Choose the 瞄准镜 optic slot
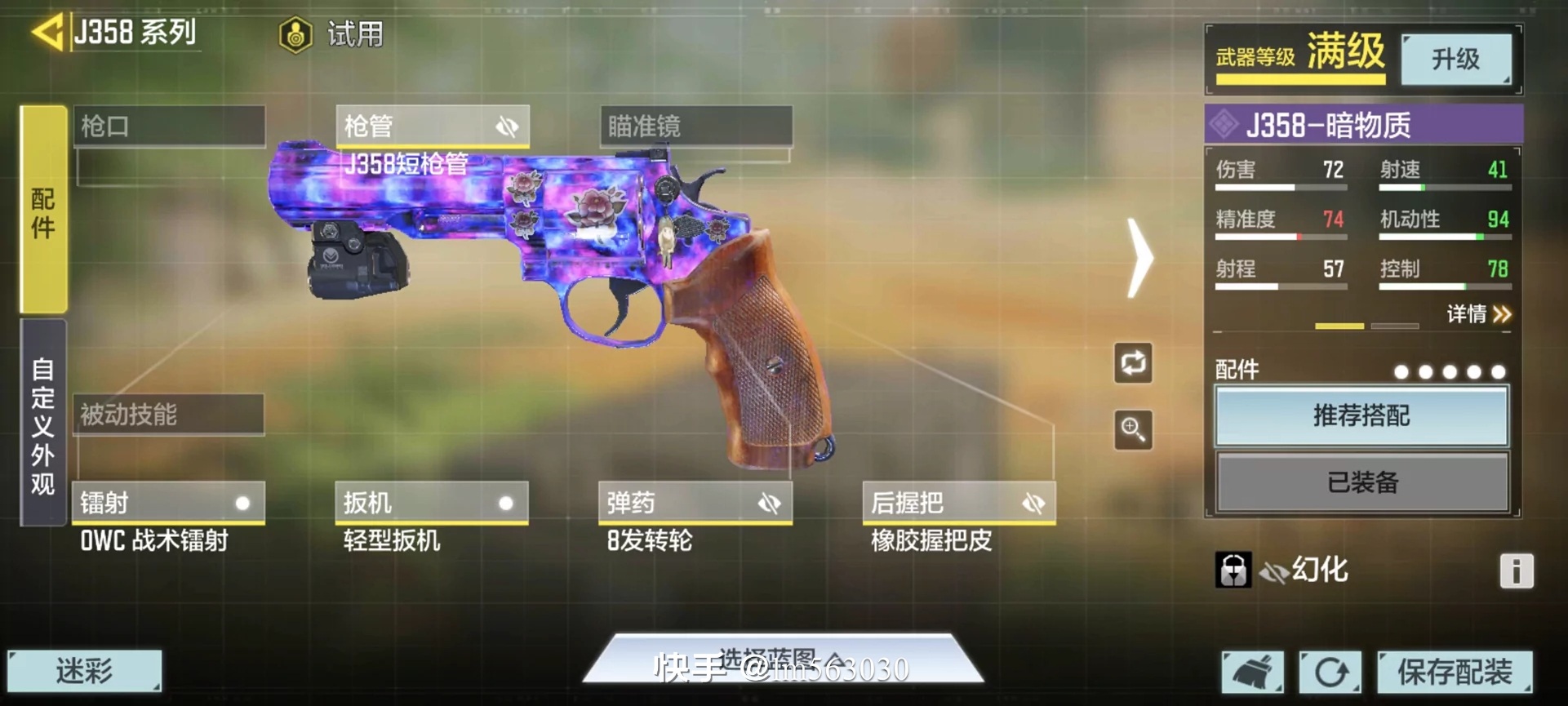The image size is (1568, 706). click(695, 127)
